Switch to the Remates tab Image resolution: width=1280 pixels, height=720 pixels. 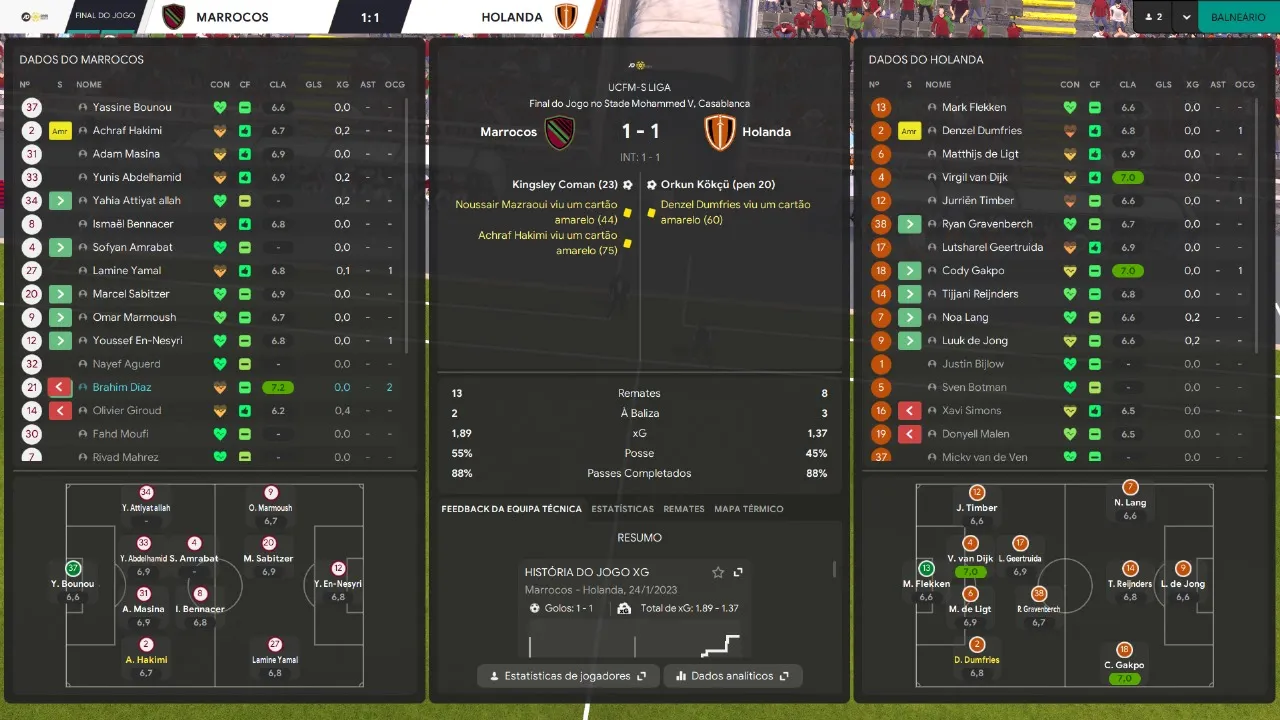point(684,509)
